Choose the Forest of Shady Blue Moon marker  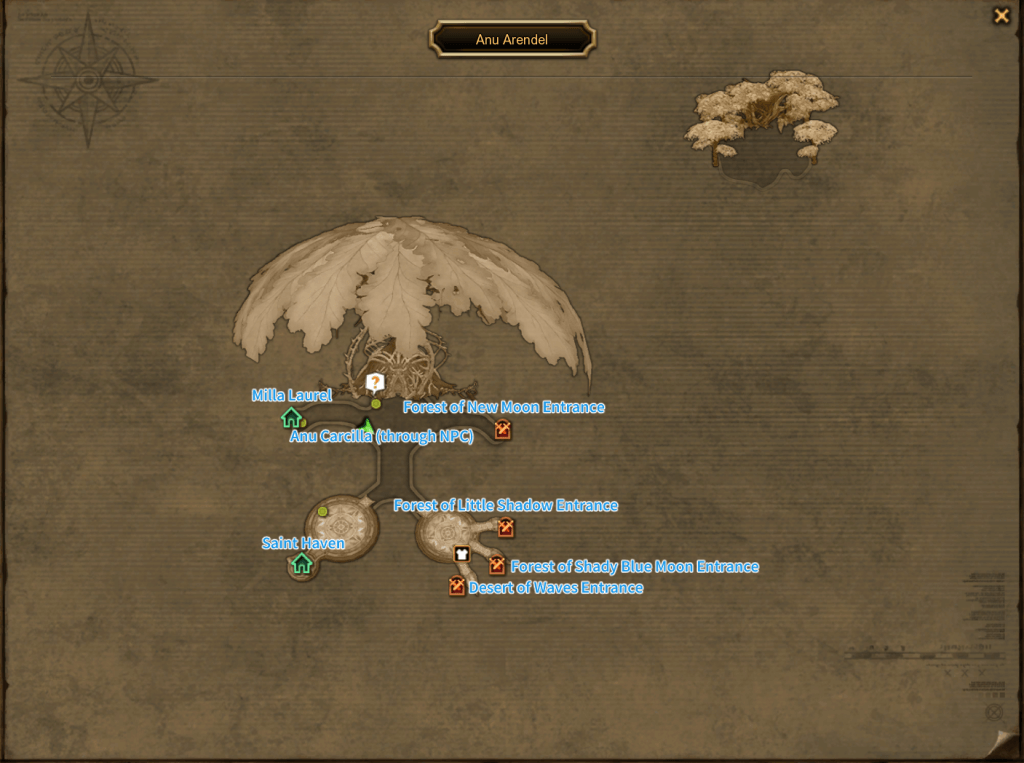[x=497, y=566]
